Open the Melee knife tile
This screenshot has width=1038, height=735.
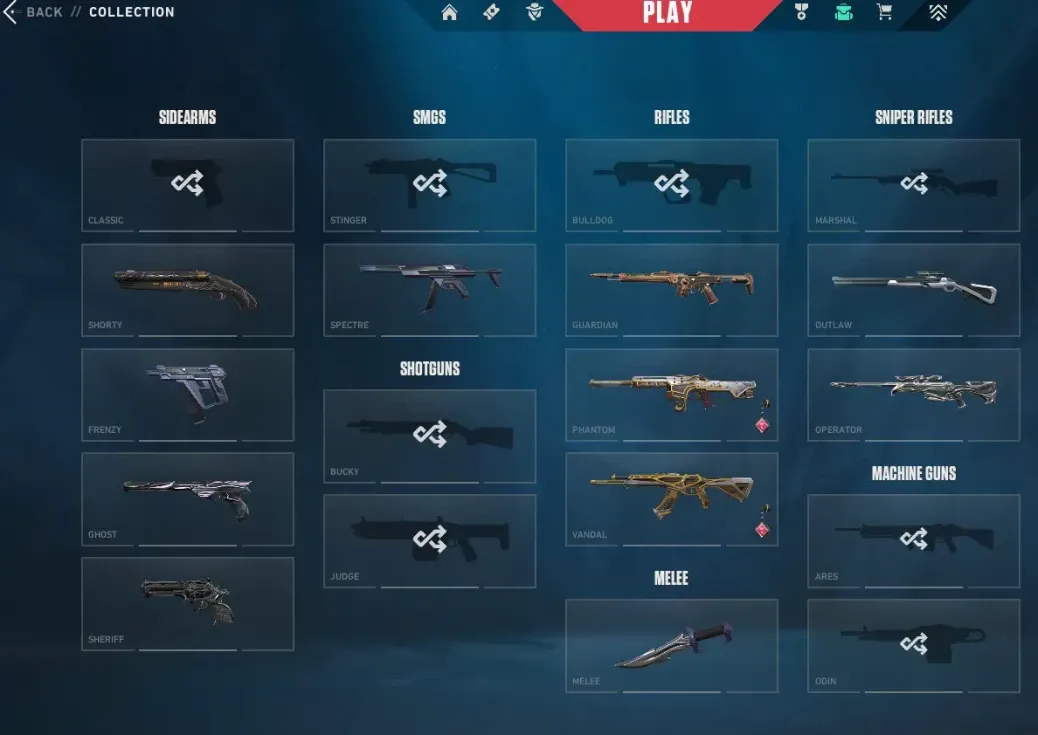click(x=671, y=645)
